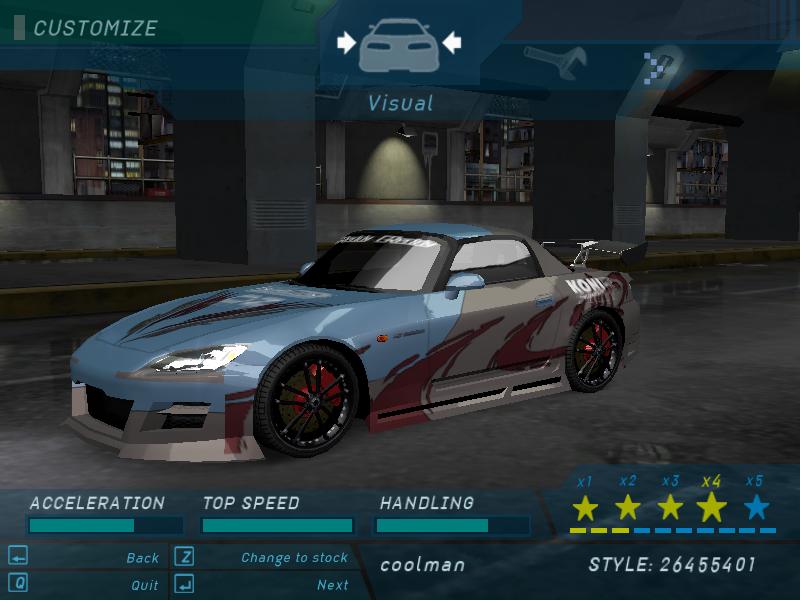The width and height of the screenshot is (801, 601).
Task: Click the arrow left of the car icon
Action: point(346,42)
